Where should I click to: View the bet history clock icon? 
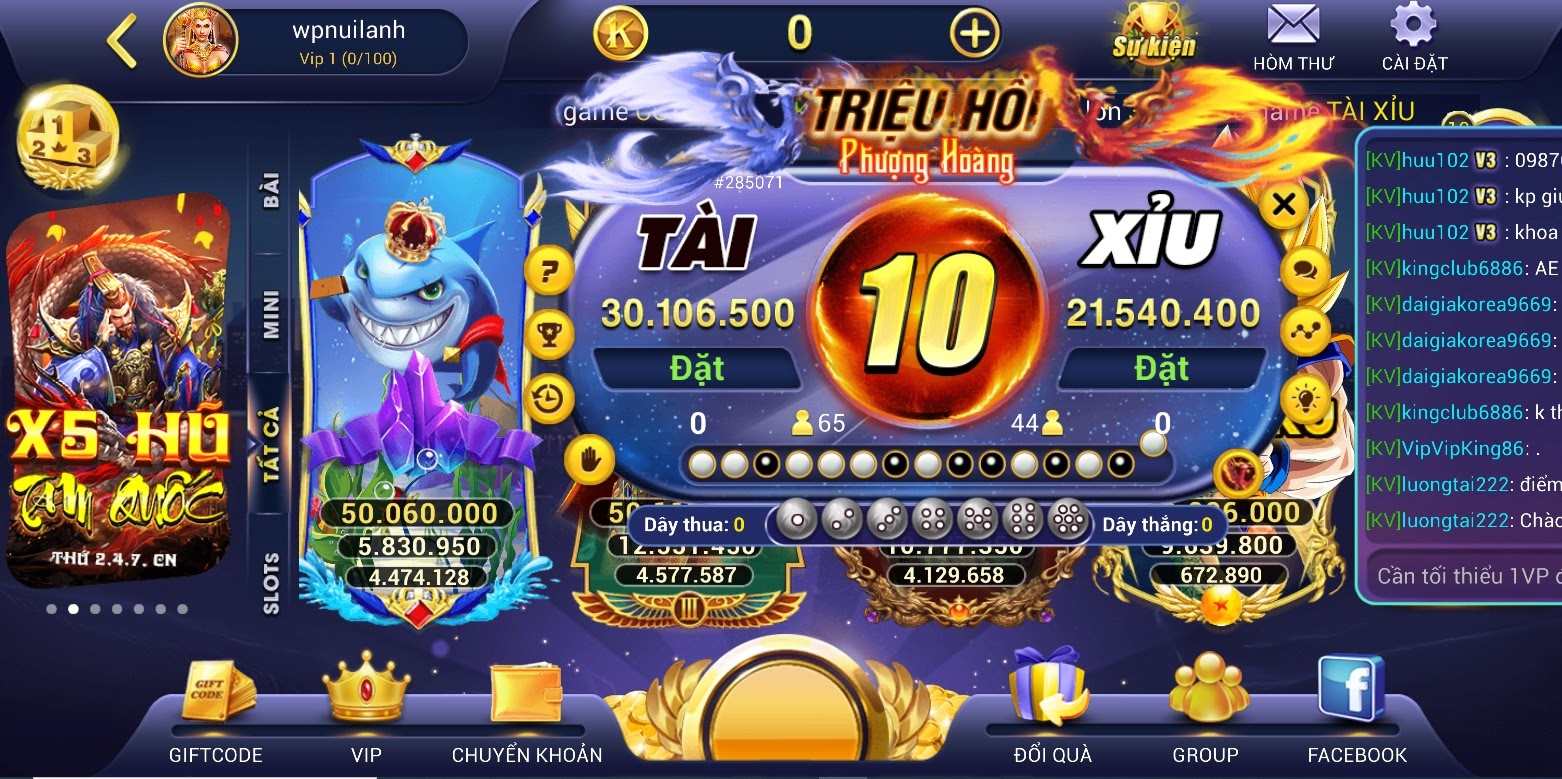tap(549, 399)
